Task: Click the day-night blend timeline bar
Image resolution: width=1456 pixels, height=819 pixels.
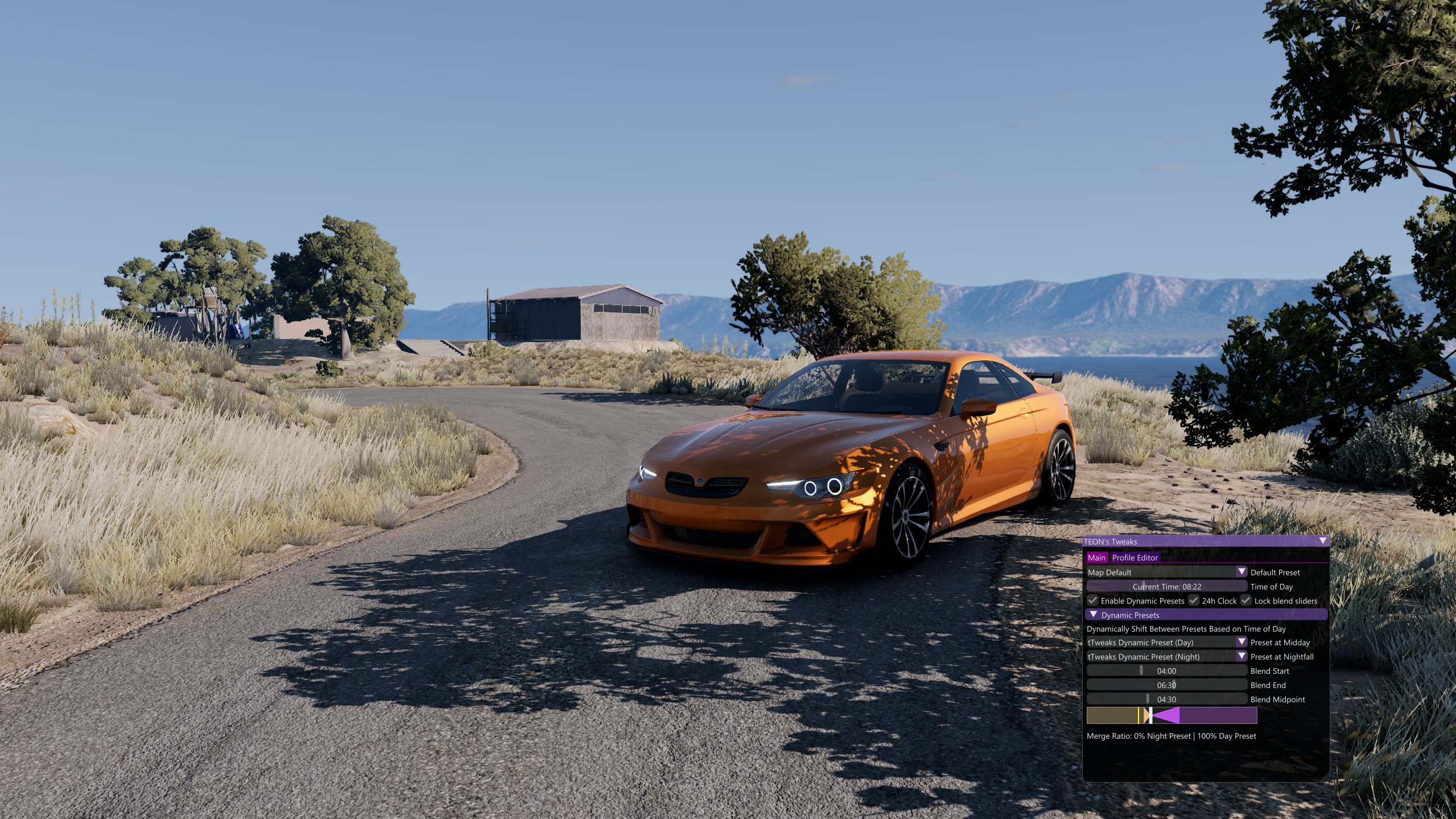Action: tap(1172, 715)
